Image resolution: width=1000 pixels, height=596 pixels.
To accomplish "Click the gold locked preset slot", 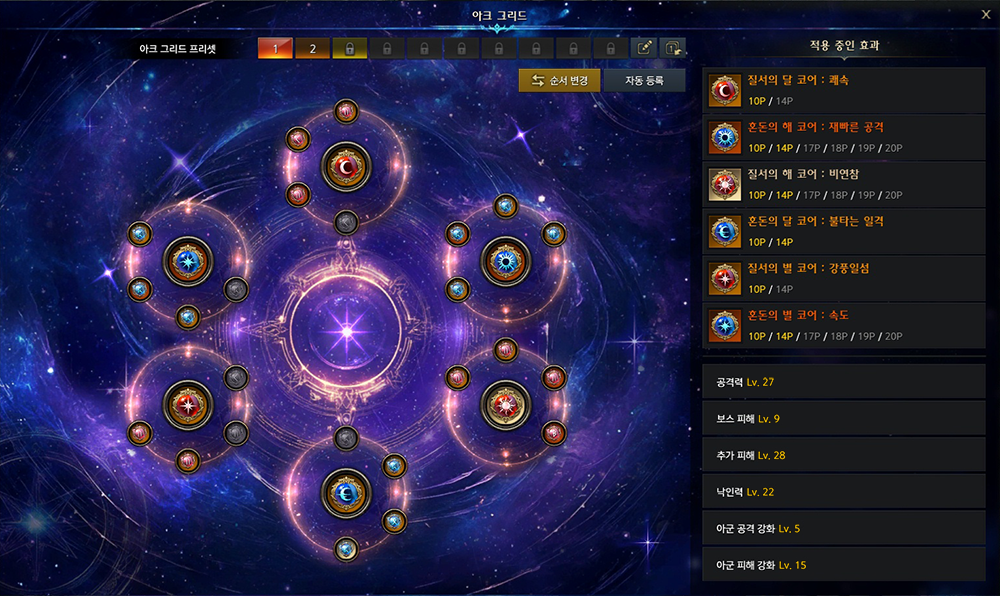I will [x=350, y=48].
